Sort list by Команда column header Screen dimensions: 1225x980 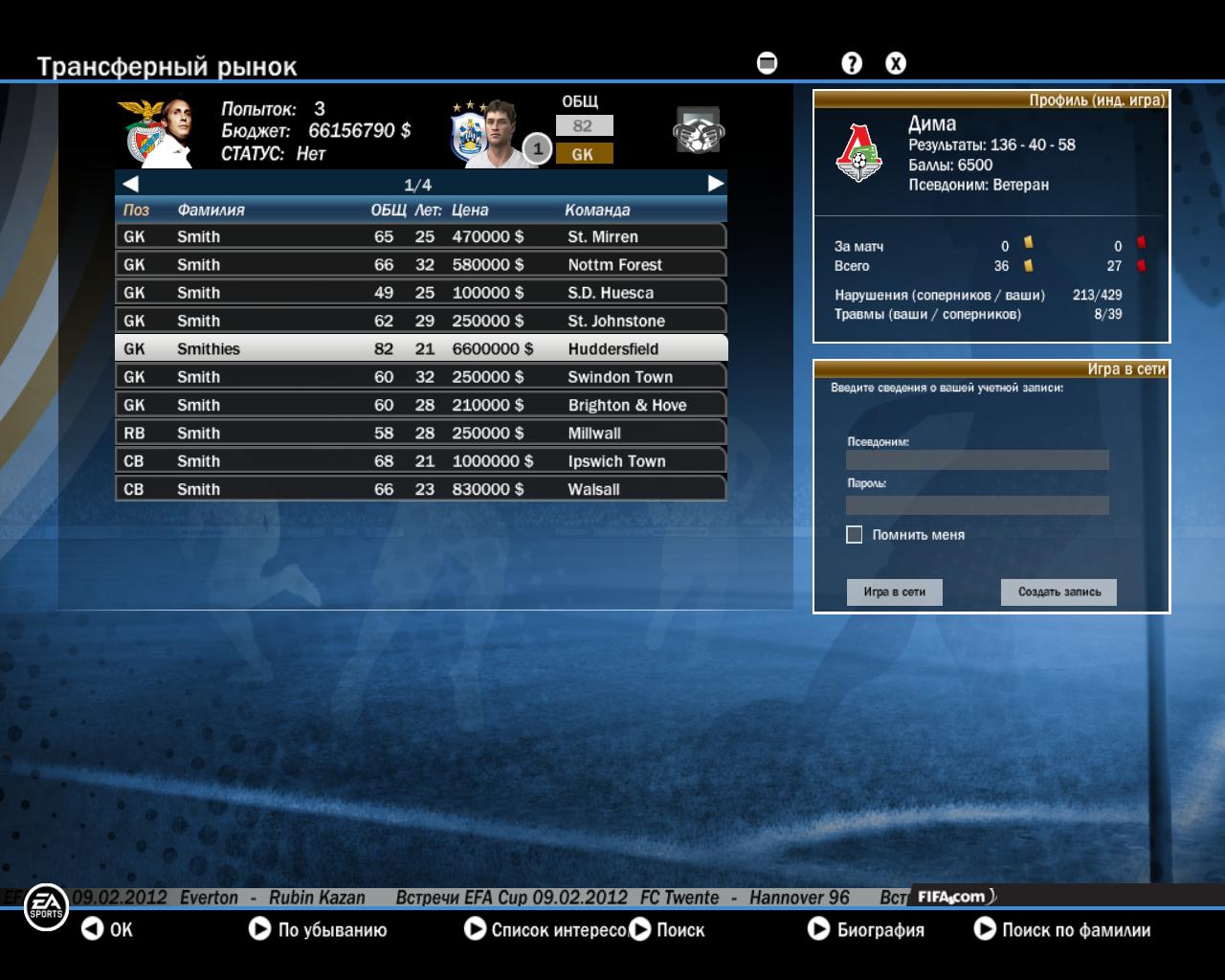(x=597, y=211)
